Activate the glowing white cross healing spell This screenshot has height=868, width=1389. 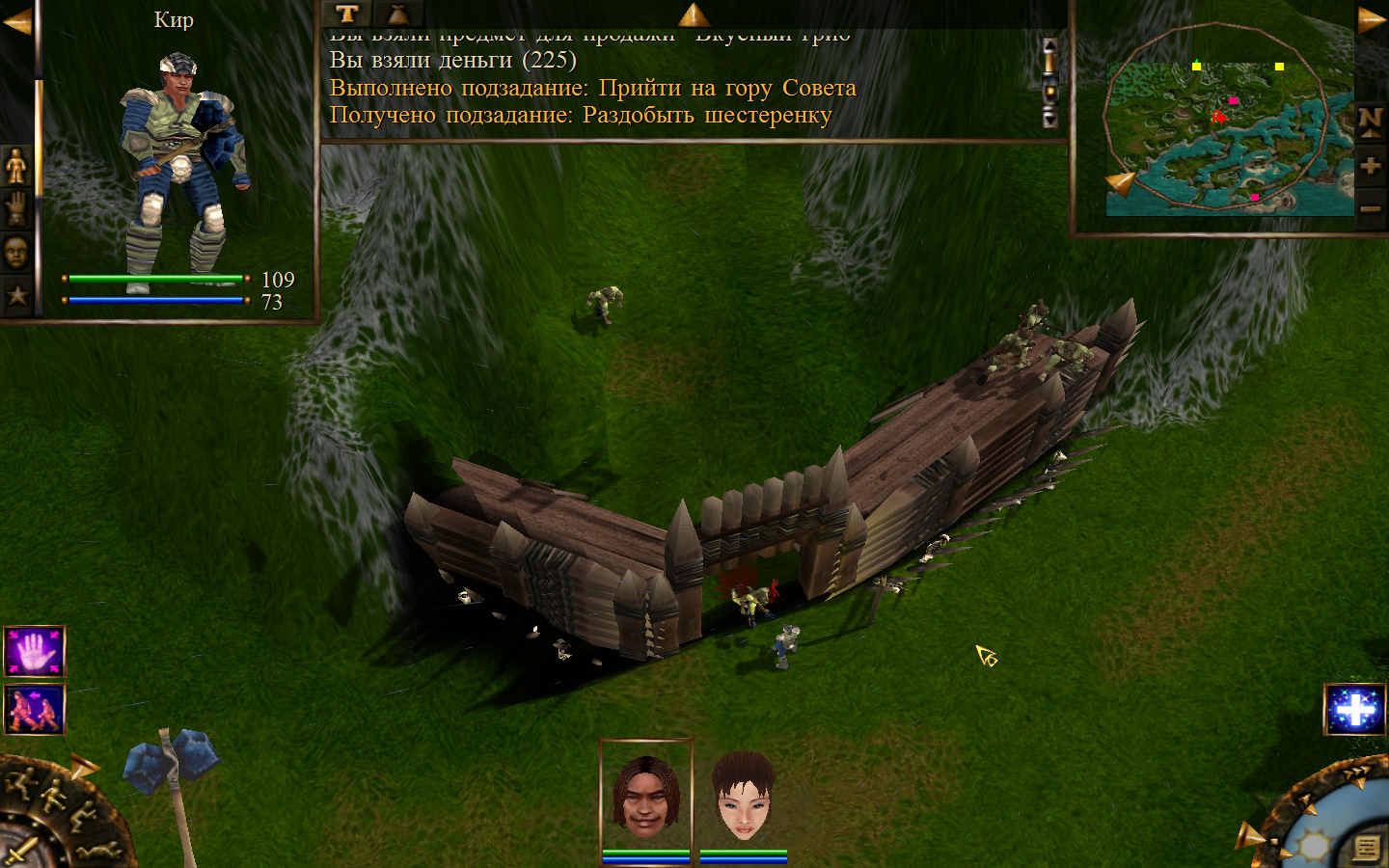[1354, 710]
